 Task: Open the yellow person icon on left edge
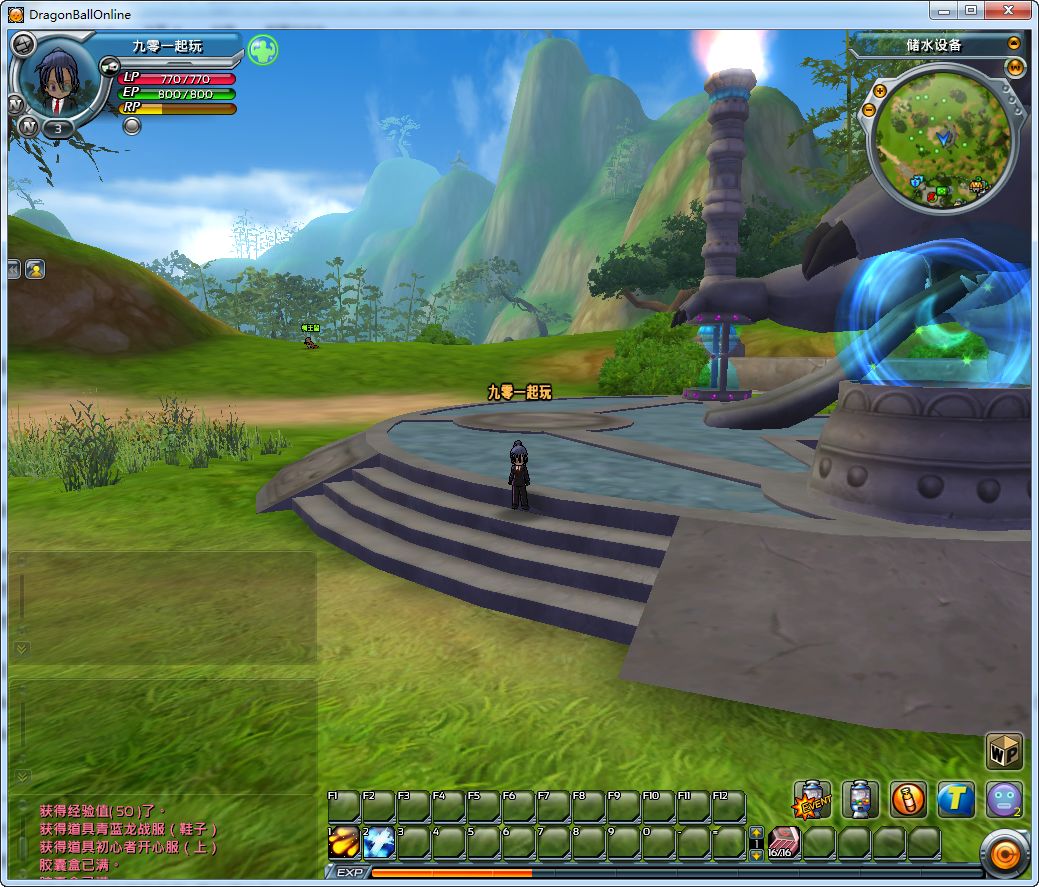(35, 269)
